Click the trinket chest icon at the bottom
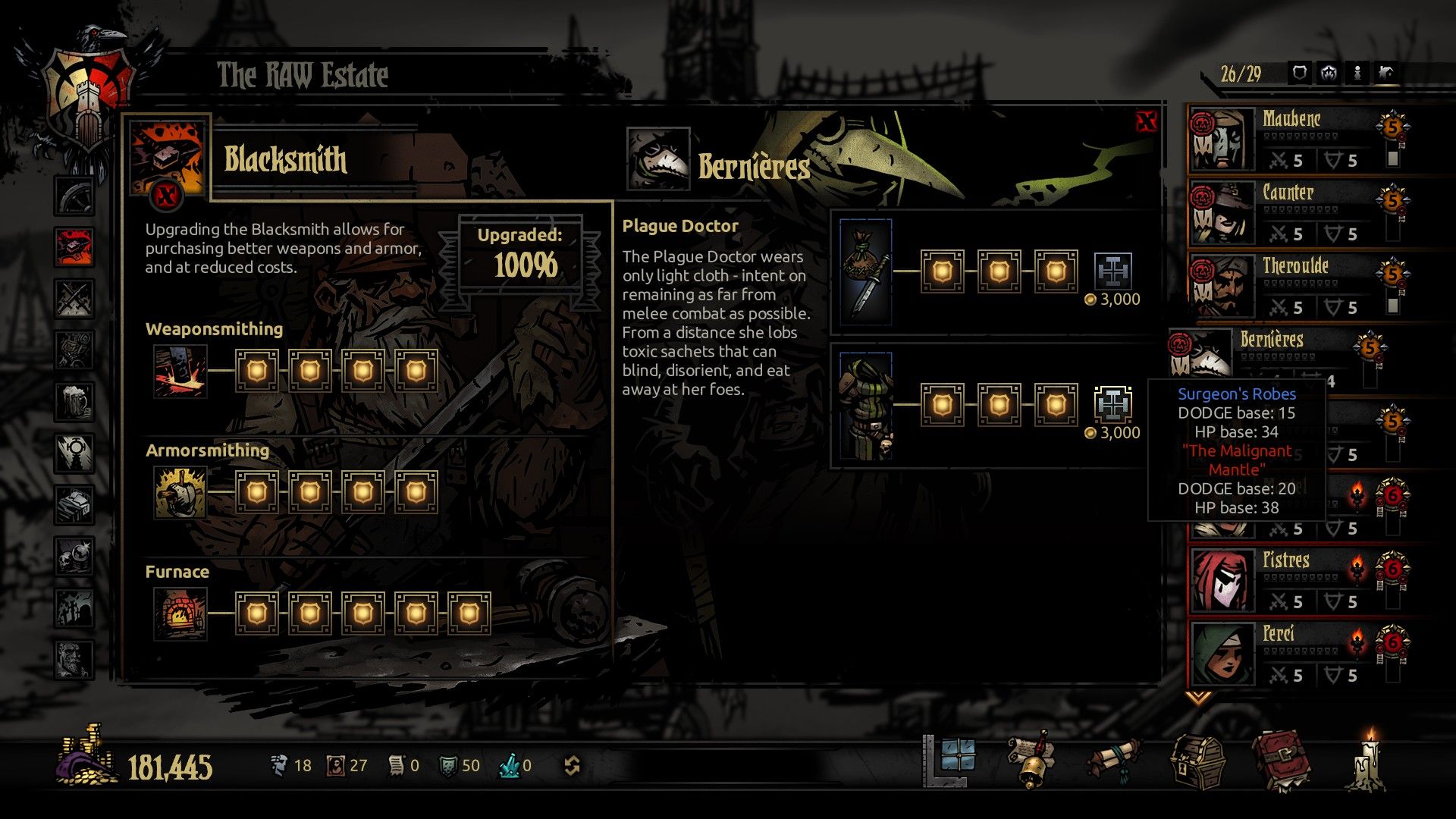Viewport: 1456px width, 819px height. pos(1197,762)
